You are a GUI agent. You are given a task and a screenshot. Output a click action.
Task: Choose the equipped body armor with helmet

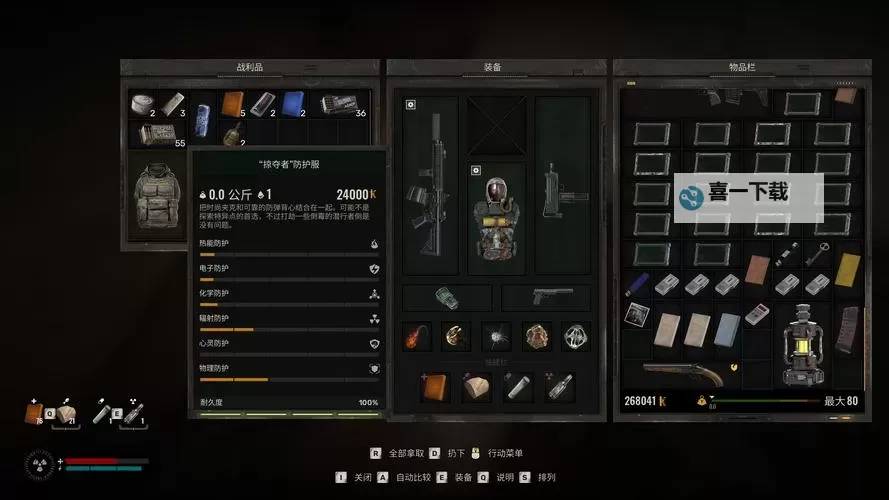pyautogui.click(x=496, y=217)
